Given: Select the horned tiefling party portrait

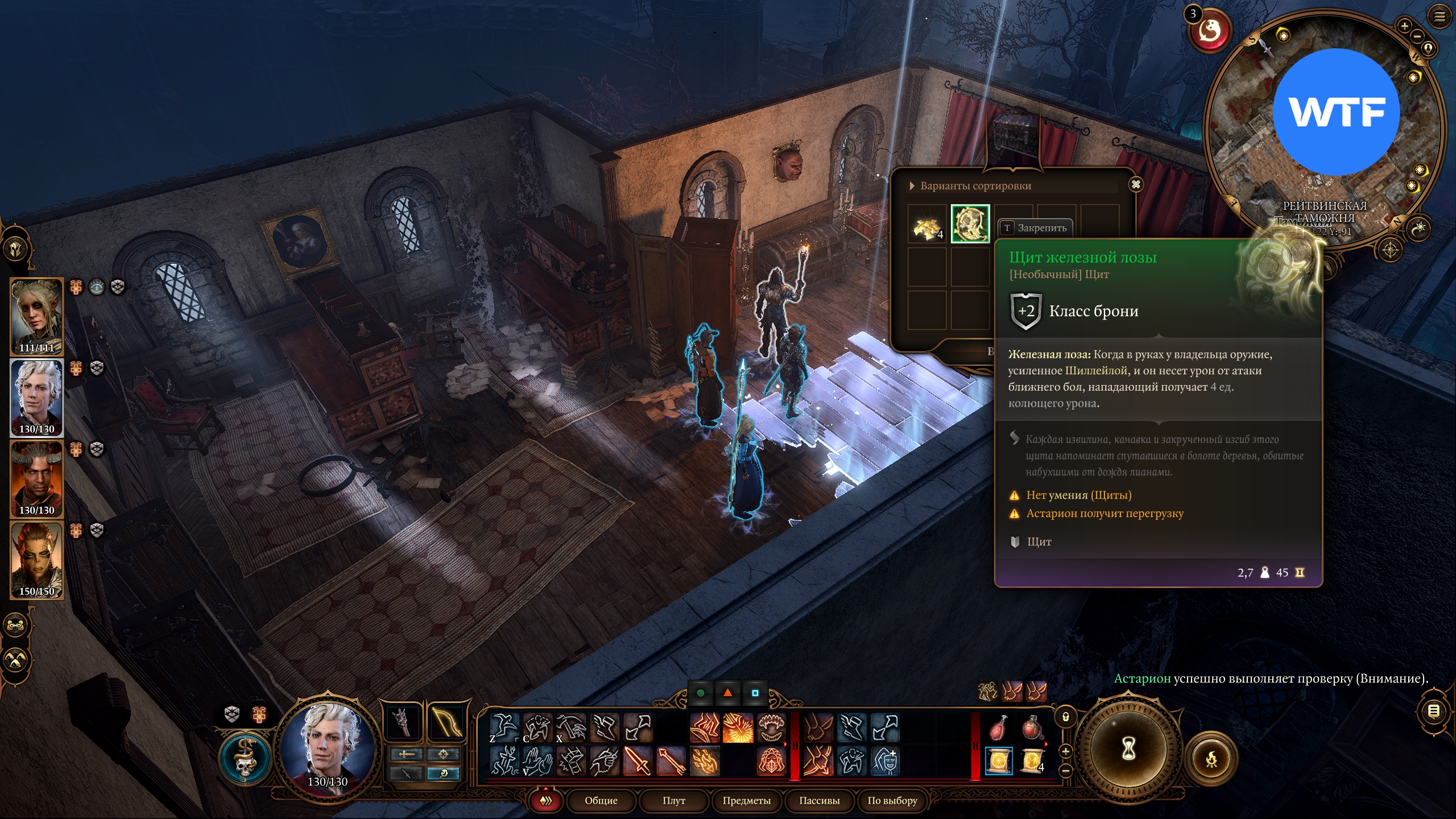Looking at the screenshot, I should [x=36, y=478].
